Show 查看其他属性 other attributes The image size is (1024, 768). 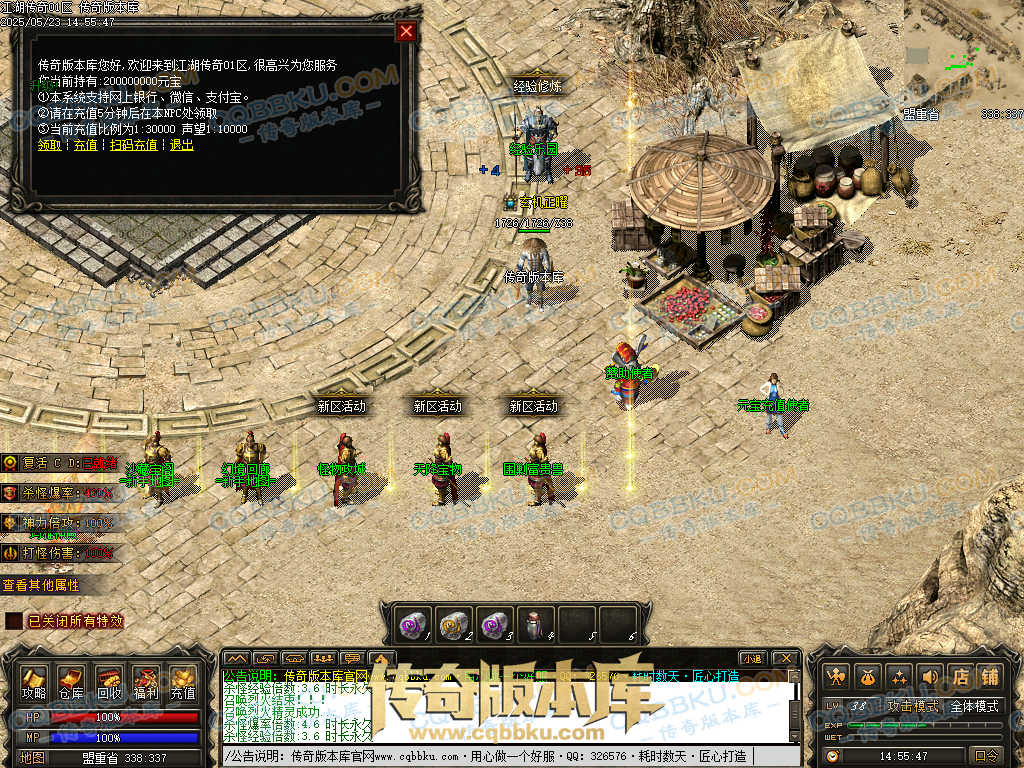point(40,585)
